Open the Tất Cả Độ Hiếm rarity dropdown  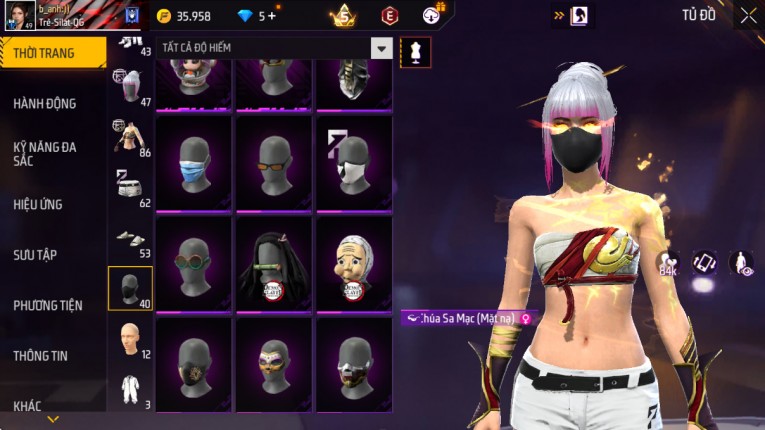[x=381, y=48]
